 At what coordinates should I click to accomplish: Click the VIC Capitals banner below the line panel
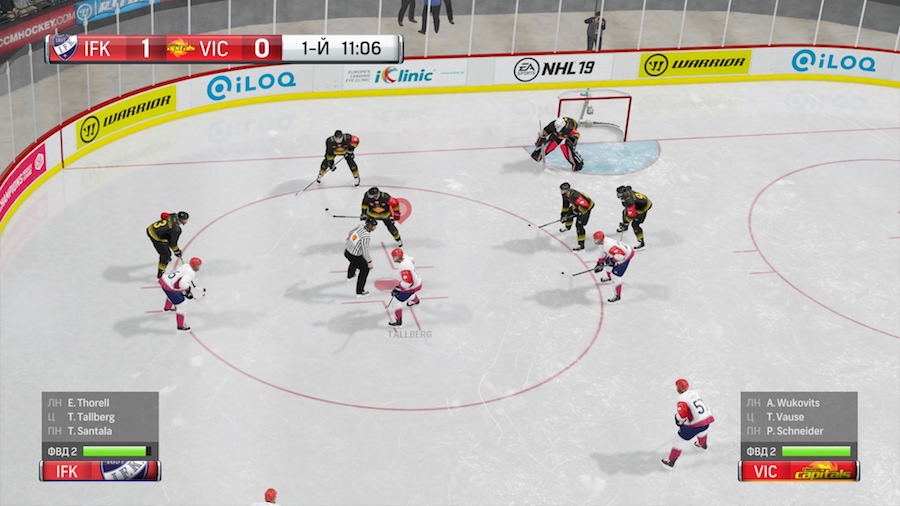798,470
